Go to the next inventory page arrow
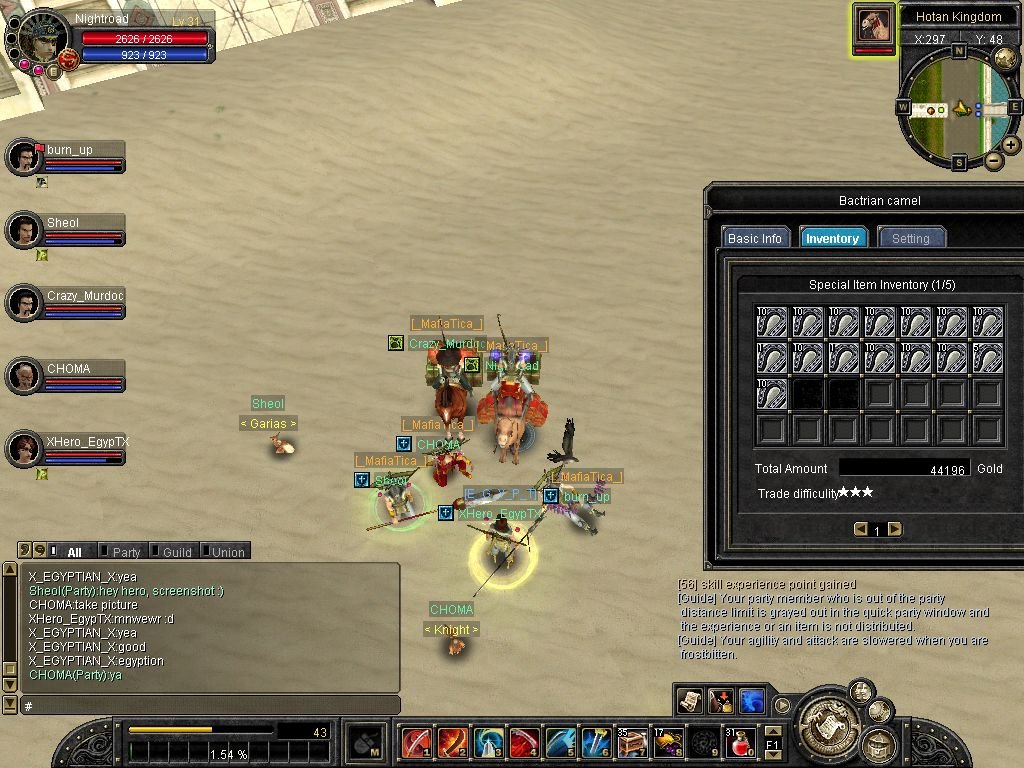 895,529
